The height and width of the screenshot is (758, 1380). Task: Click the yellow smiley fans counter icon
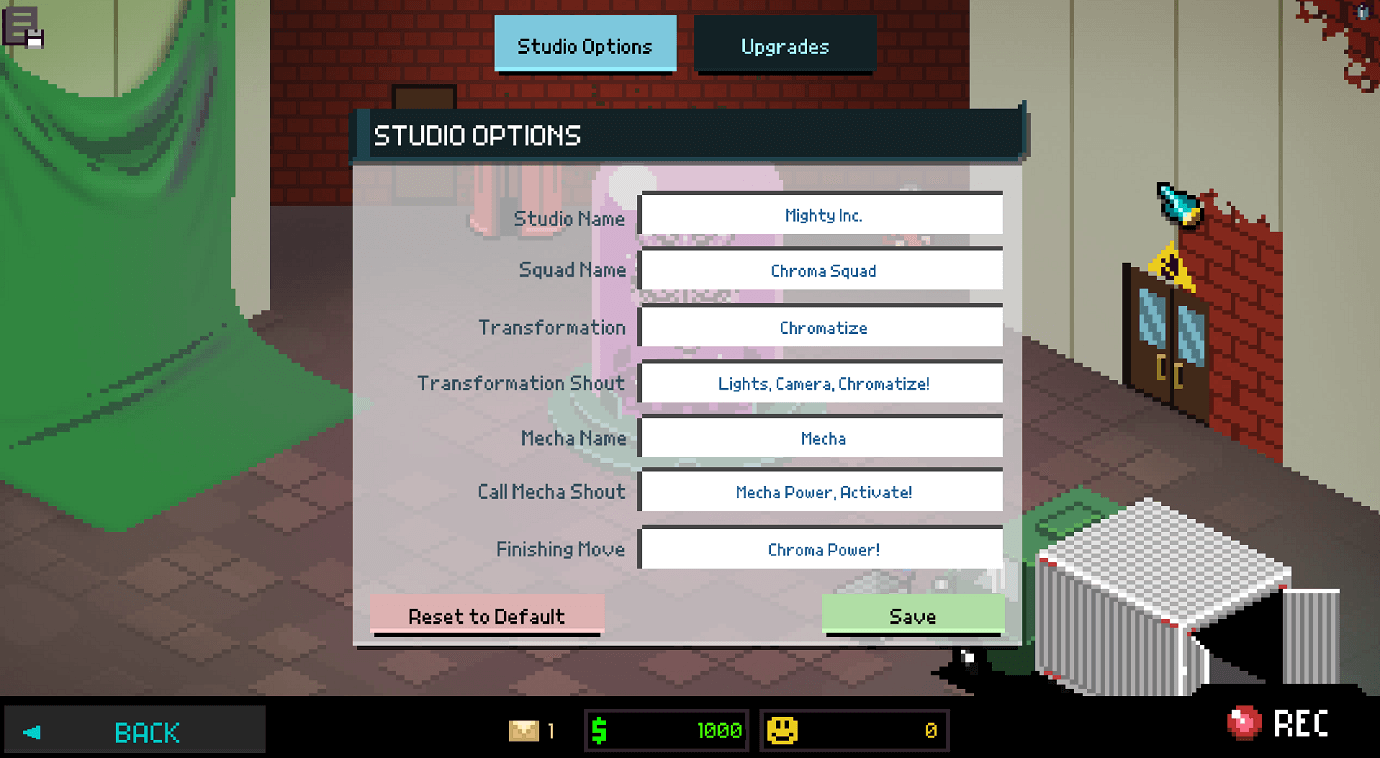(x=784, y=729)
